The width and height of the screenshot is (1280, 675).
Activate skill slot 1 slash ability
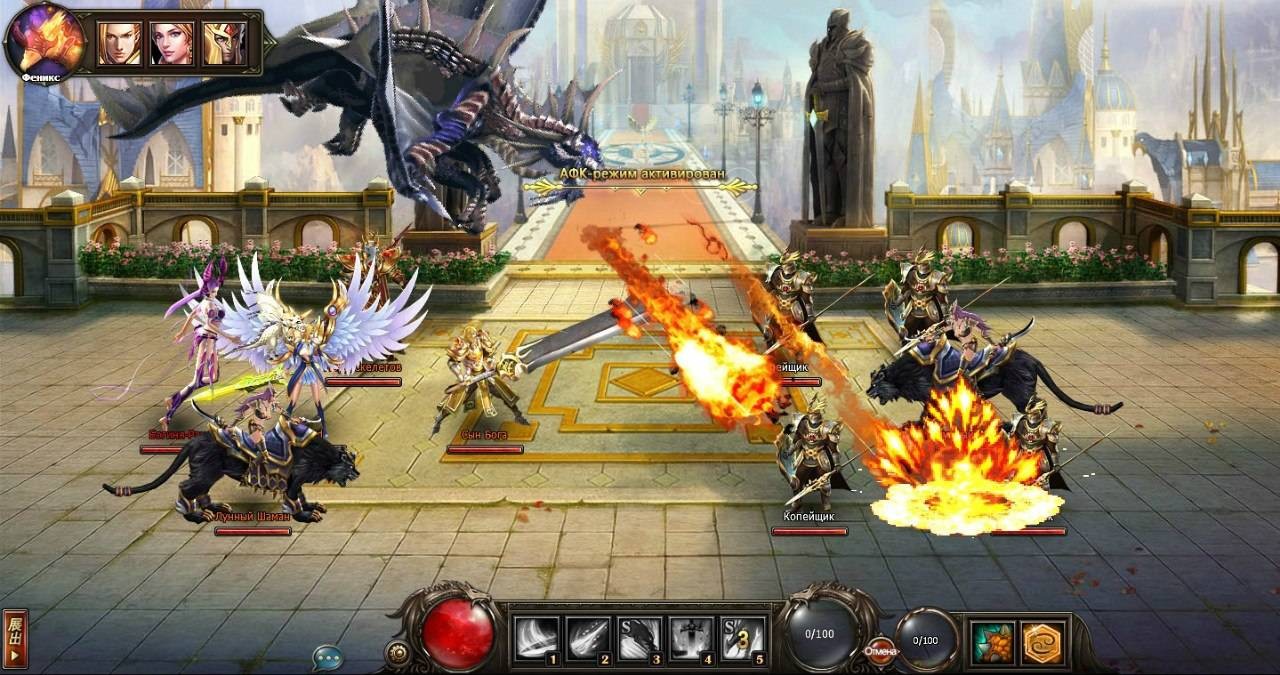tap(536, 639)
